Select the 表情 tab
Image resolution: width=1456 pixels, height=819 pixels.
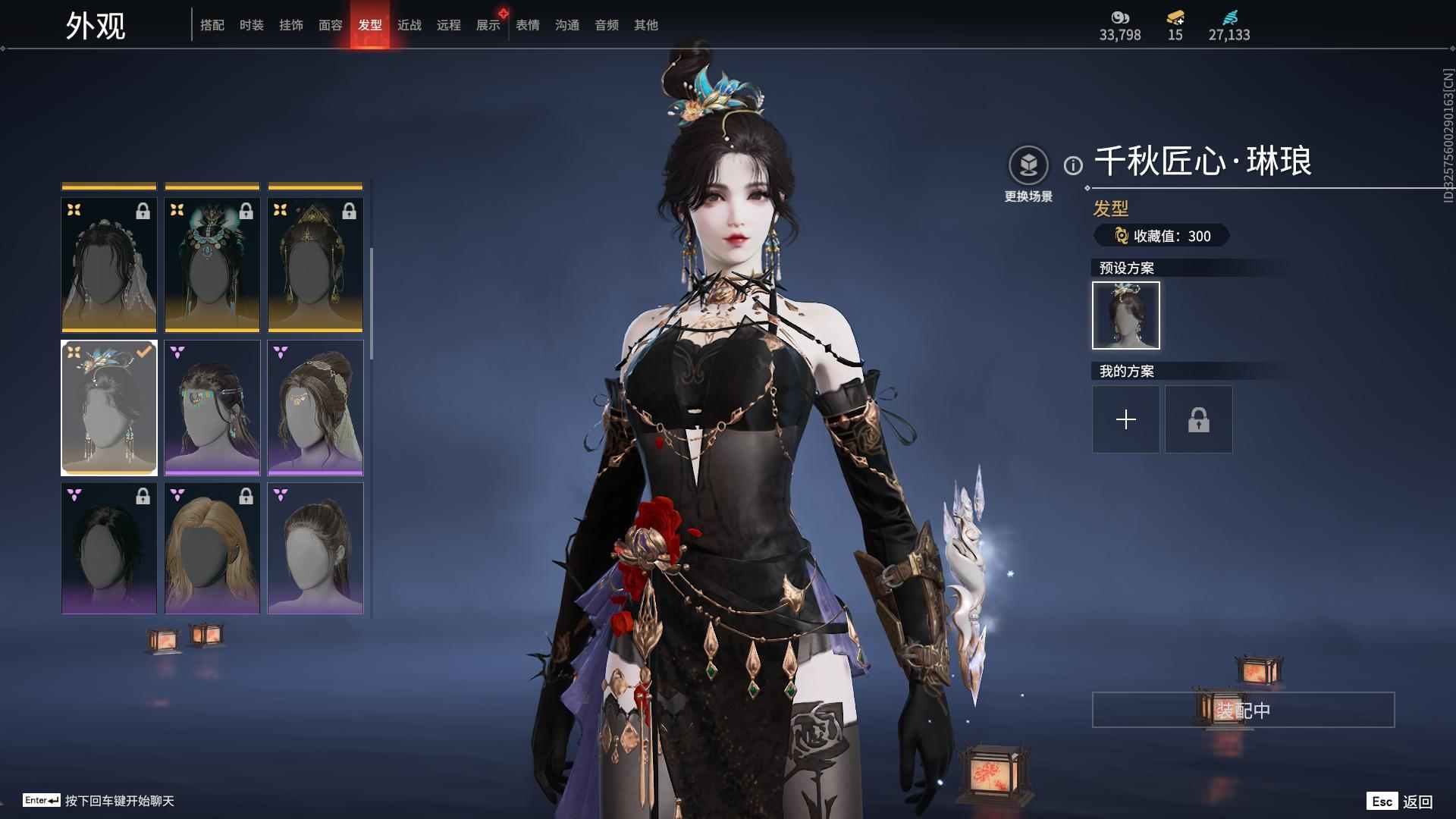(528, 25)
